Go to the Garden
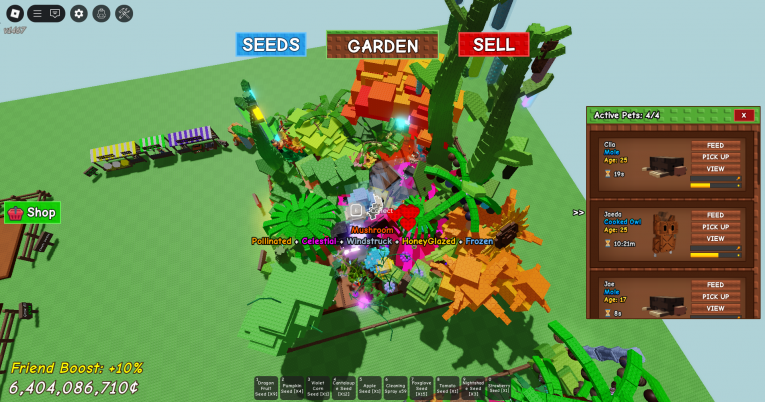765x402 pixels. pos(382,46)
